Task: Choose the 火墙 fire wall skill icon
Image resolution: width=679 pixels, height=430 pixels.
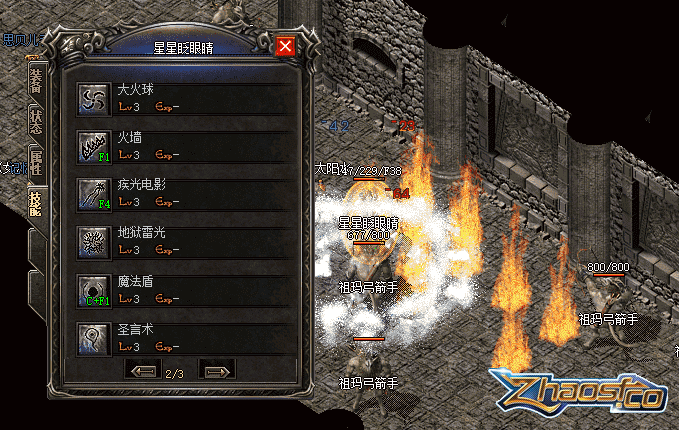Action: pyautogui.click(x=95, y=145)
